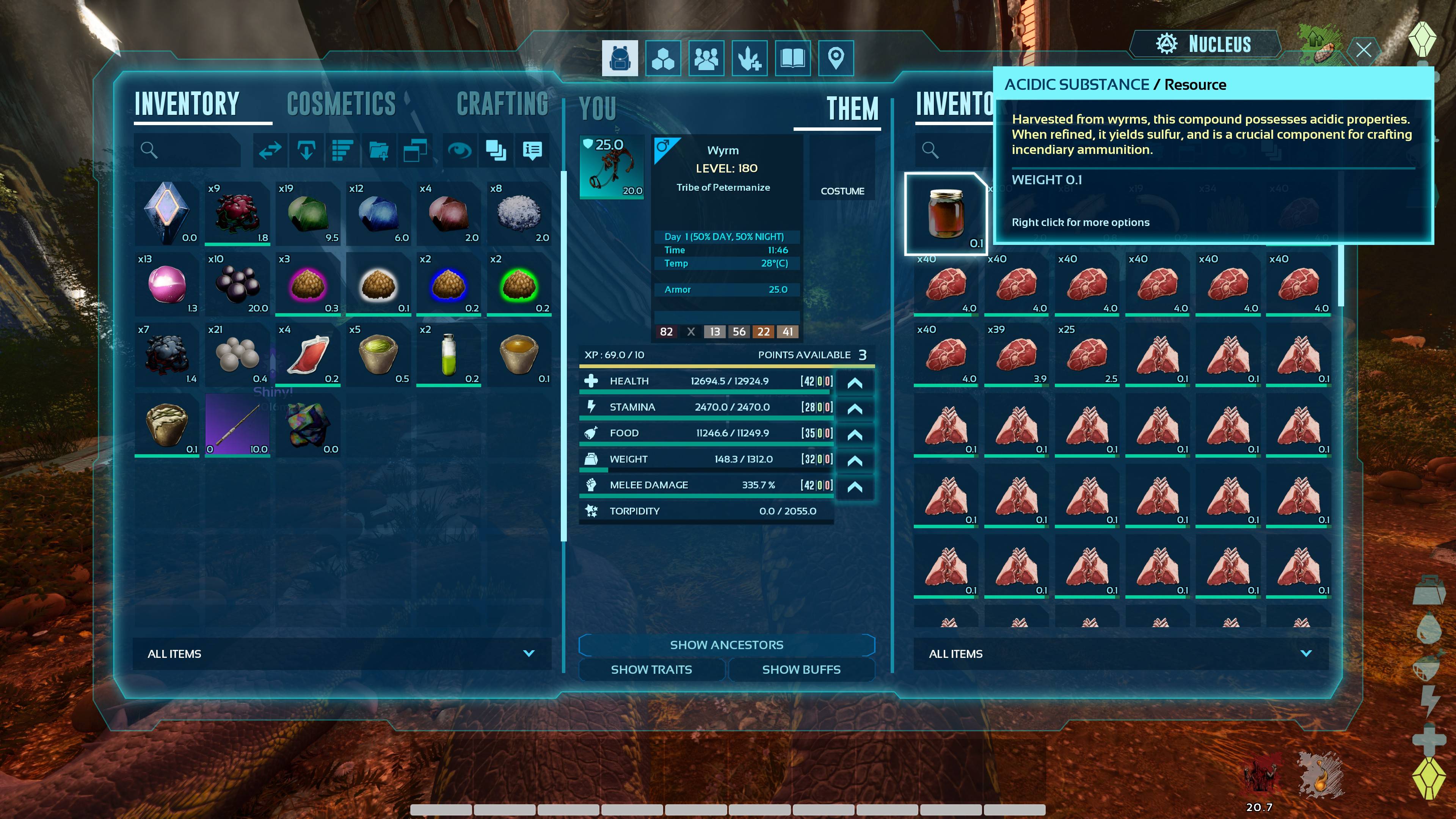Open the Nucleus menu button

tap(1205, 44)
